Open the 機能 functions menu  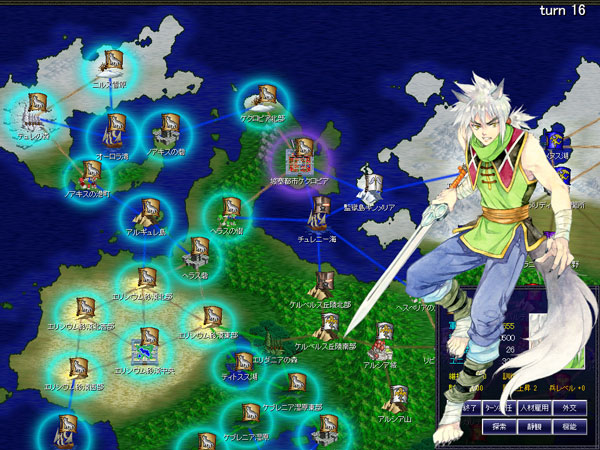[570, 426]
